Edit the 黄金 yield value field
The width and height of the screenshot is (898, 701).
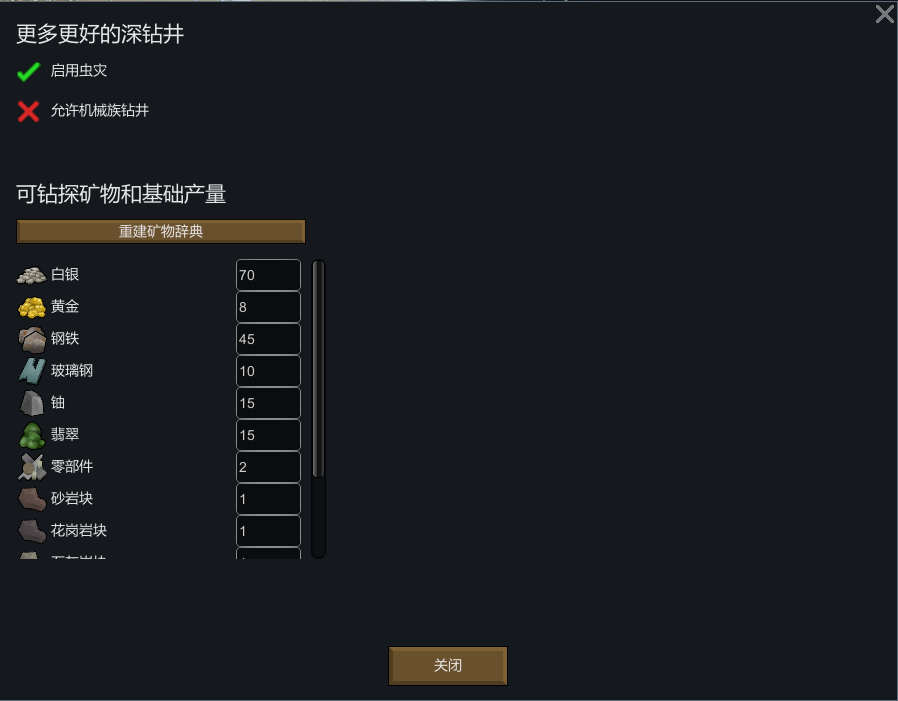pyautogui.click(x=268, y=307)
